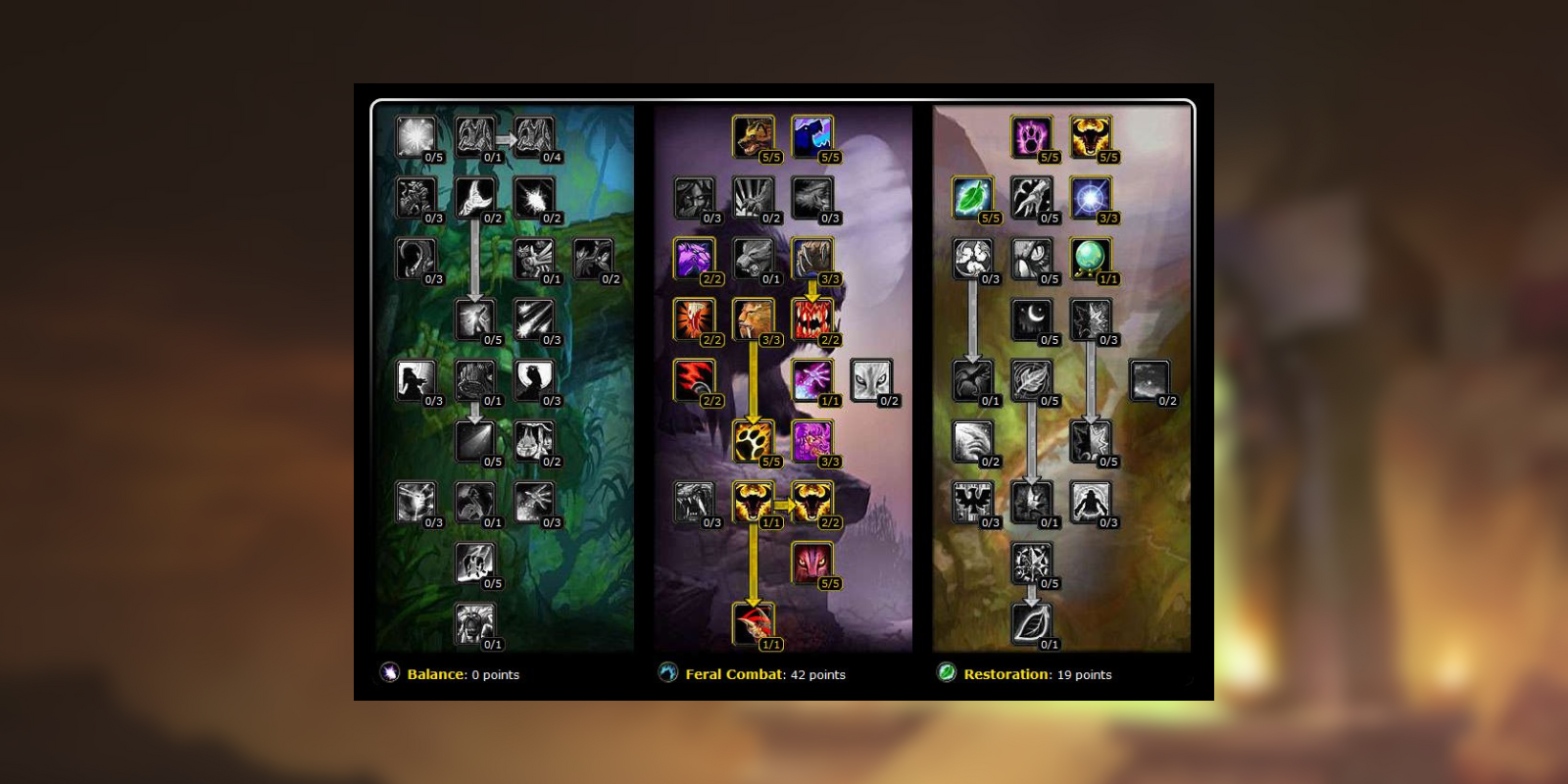1568x784 pixels.
Task: Select the Feral Aggression talent icon
Action: click(x=809, y=135)
